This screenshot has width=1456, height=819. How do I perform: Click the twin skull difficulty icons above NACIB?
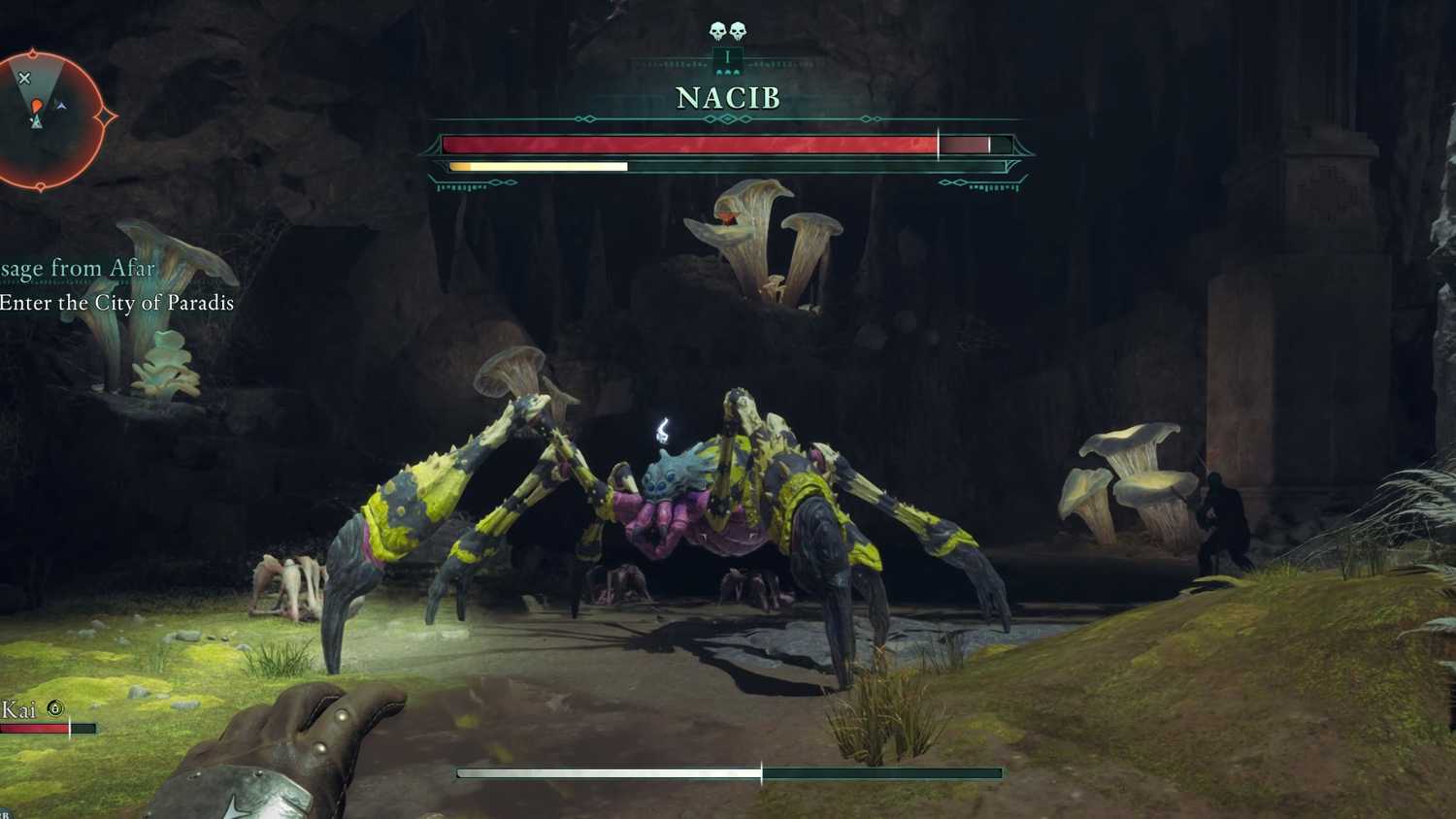click(726, 30)
